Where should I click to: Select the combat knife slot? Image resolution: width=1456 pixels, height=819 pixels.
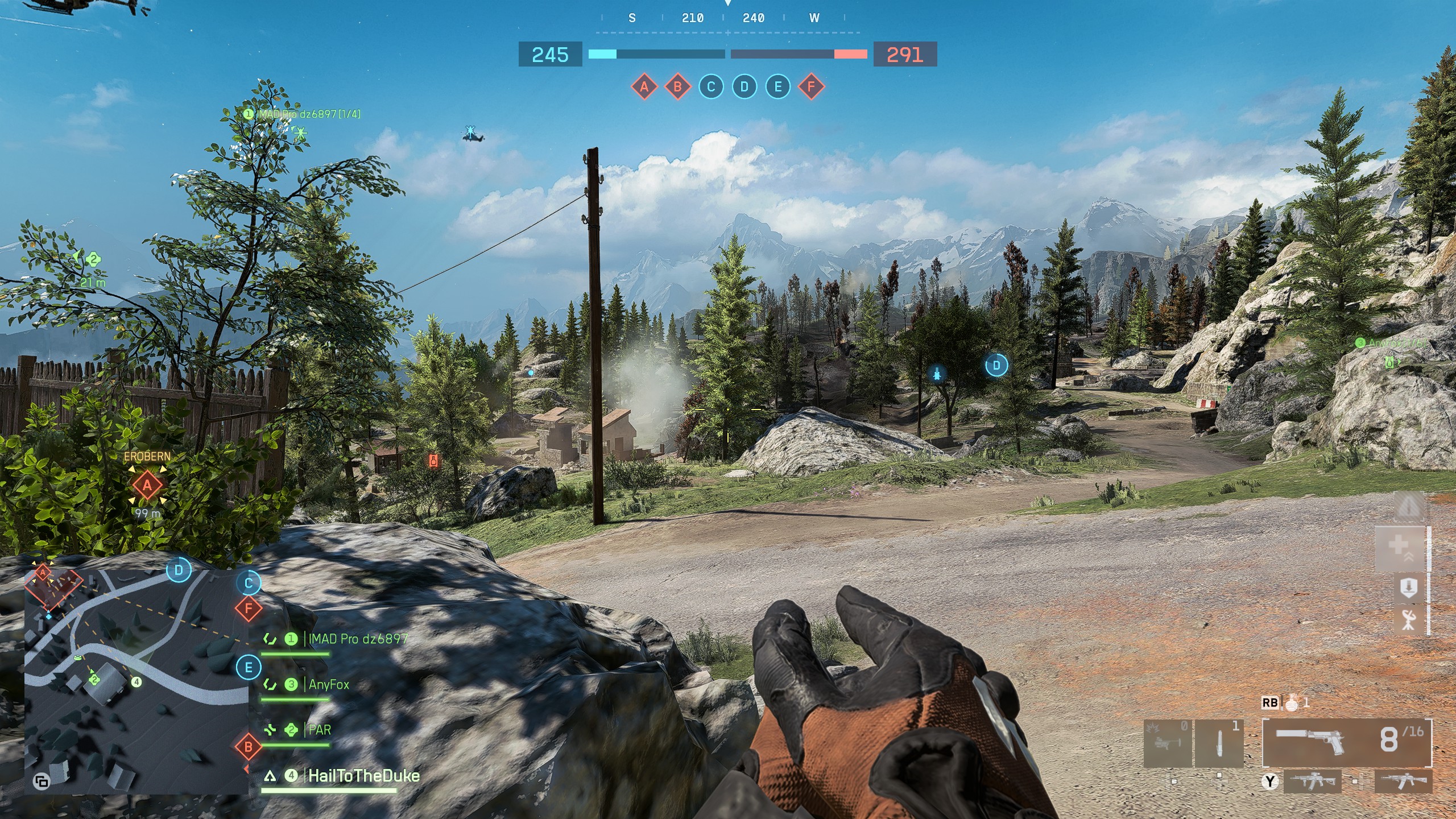pos(1219,743)
